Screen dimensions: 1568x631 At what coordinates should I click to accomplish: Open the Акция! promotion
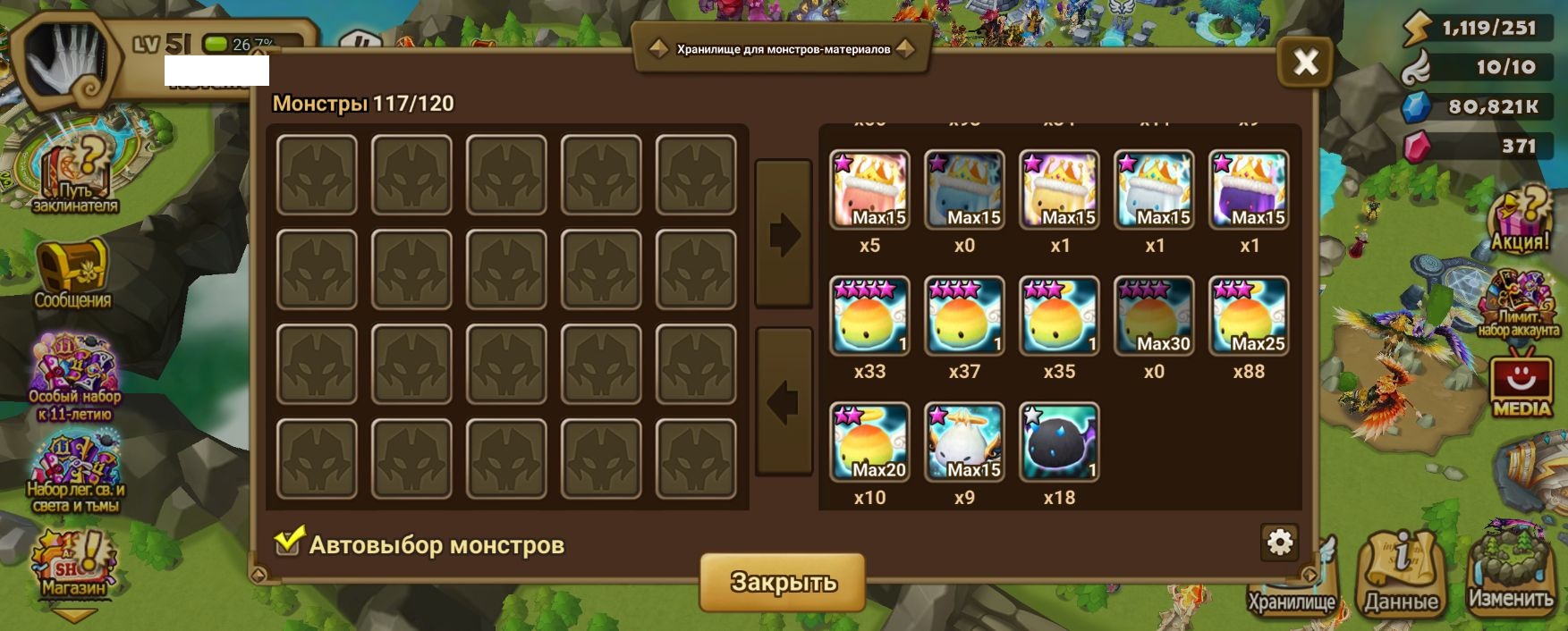tap(1520, 219)
